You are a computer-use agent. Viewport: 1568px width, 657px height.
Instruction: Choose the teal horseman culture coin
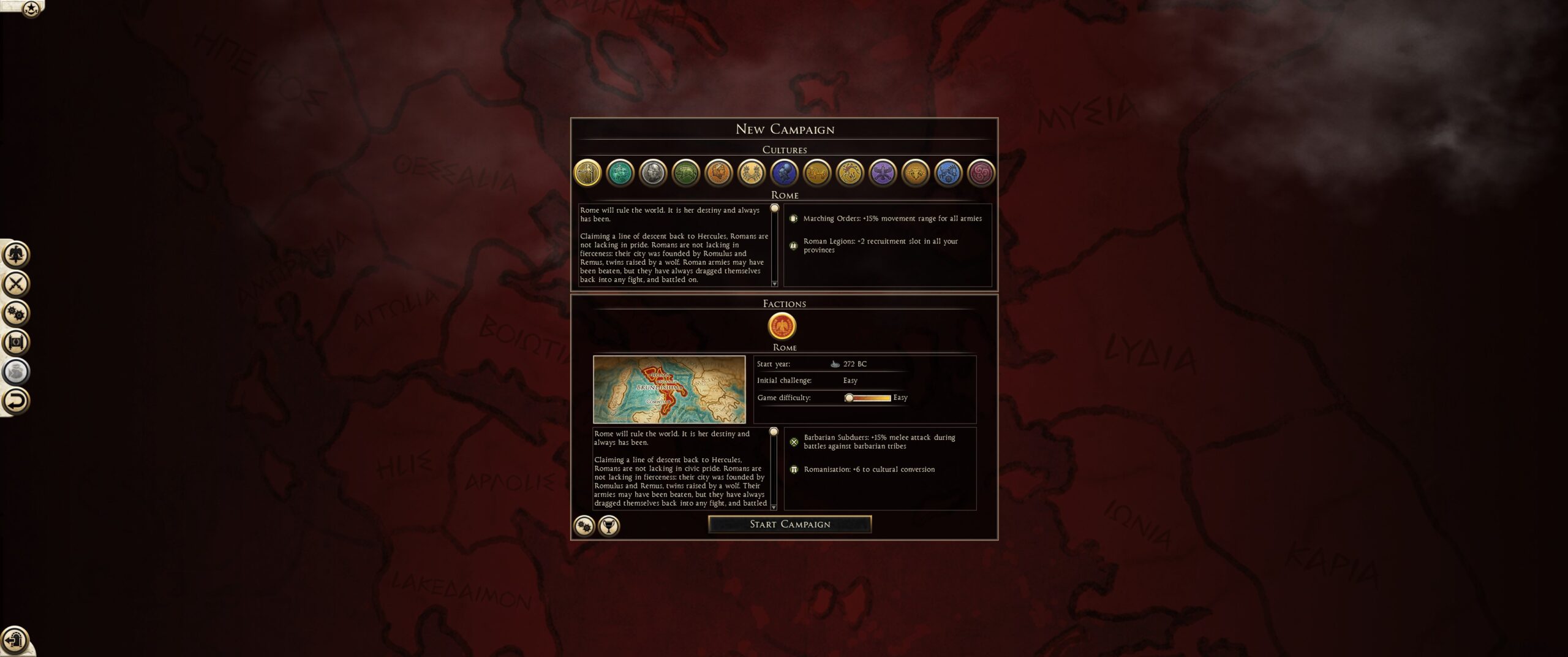(620, 173)
